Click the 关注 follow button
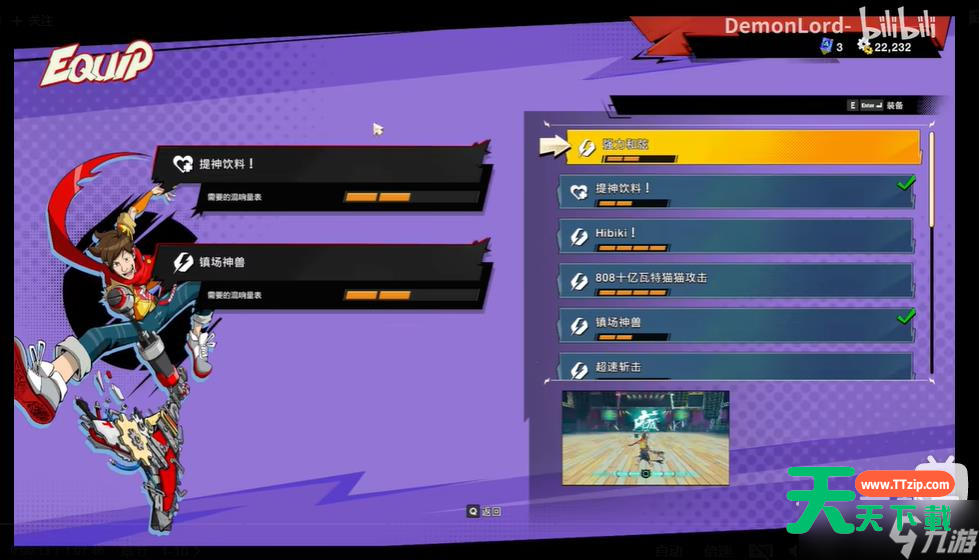 [36, 20]
